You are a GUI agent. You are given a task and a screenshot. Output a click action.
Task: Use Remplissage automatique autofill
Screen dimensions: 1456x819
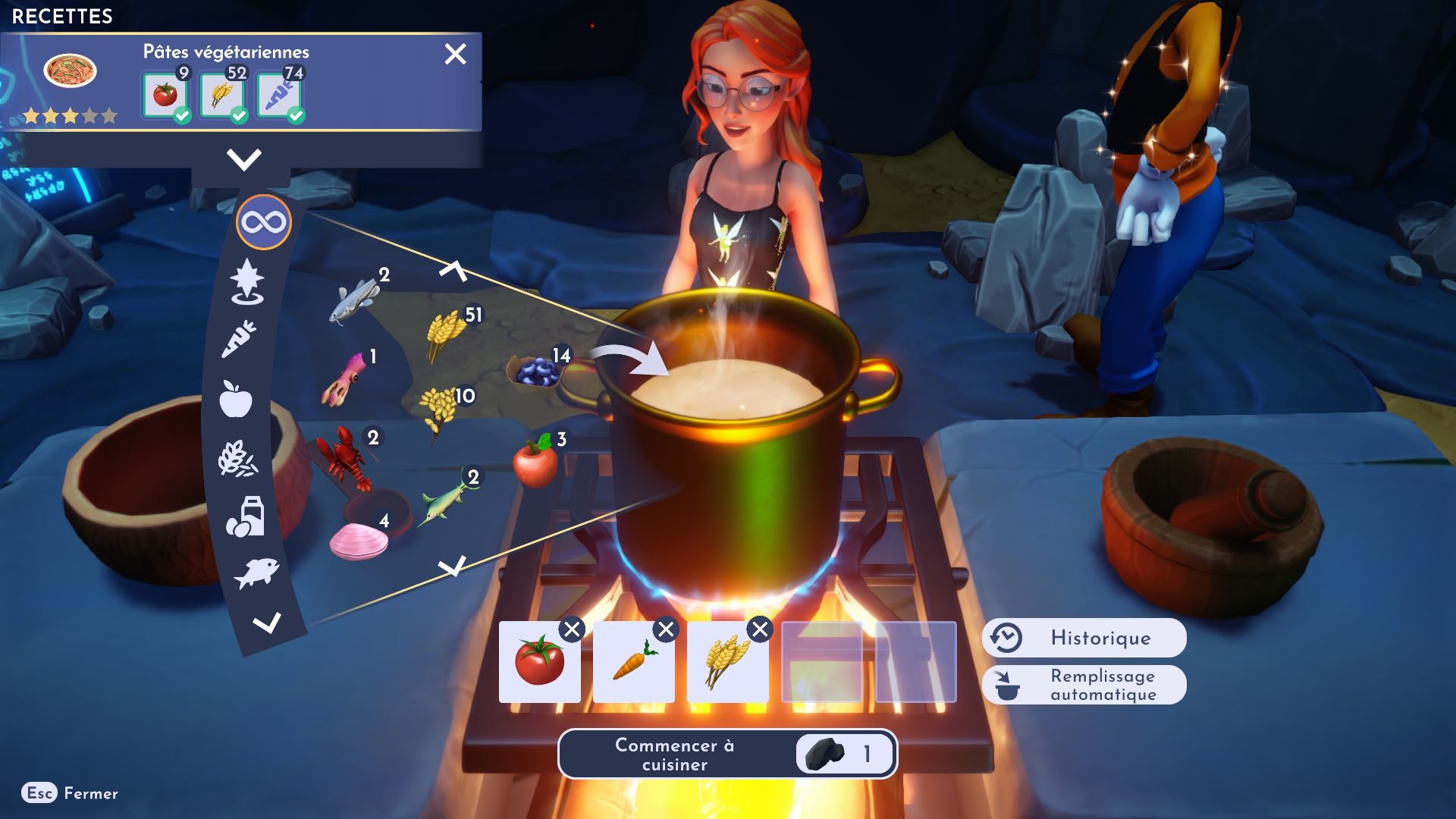tap(1084, 685)
